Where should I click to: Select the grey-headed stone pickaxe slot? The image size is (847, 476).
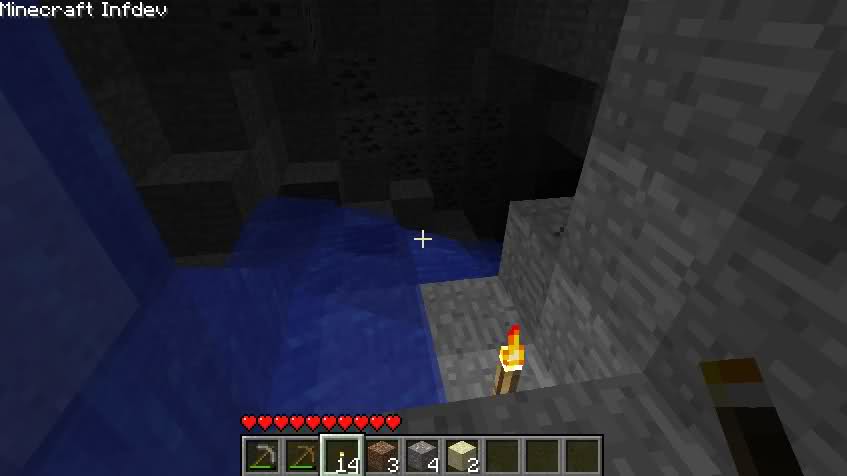click(262, 456)
